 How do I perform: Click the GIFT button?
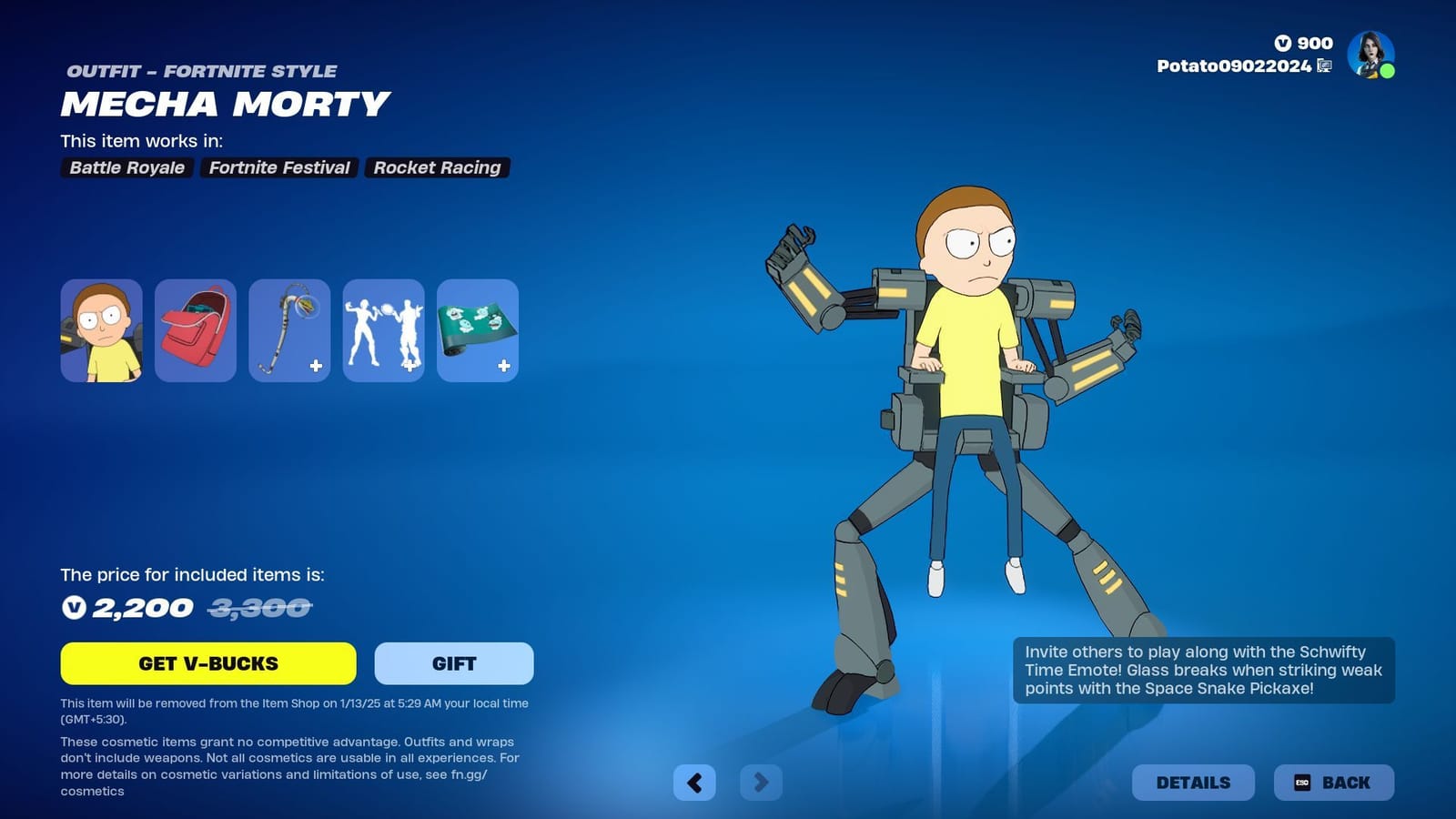click(x=452, y=663)
